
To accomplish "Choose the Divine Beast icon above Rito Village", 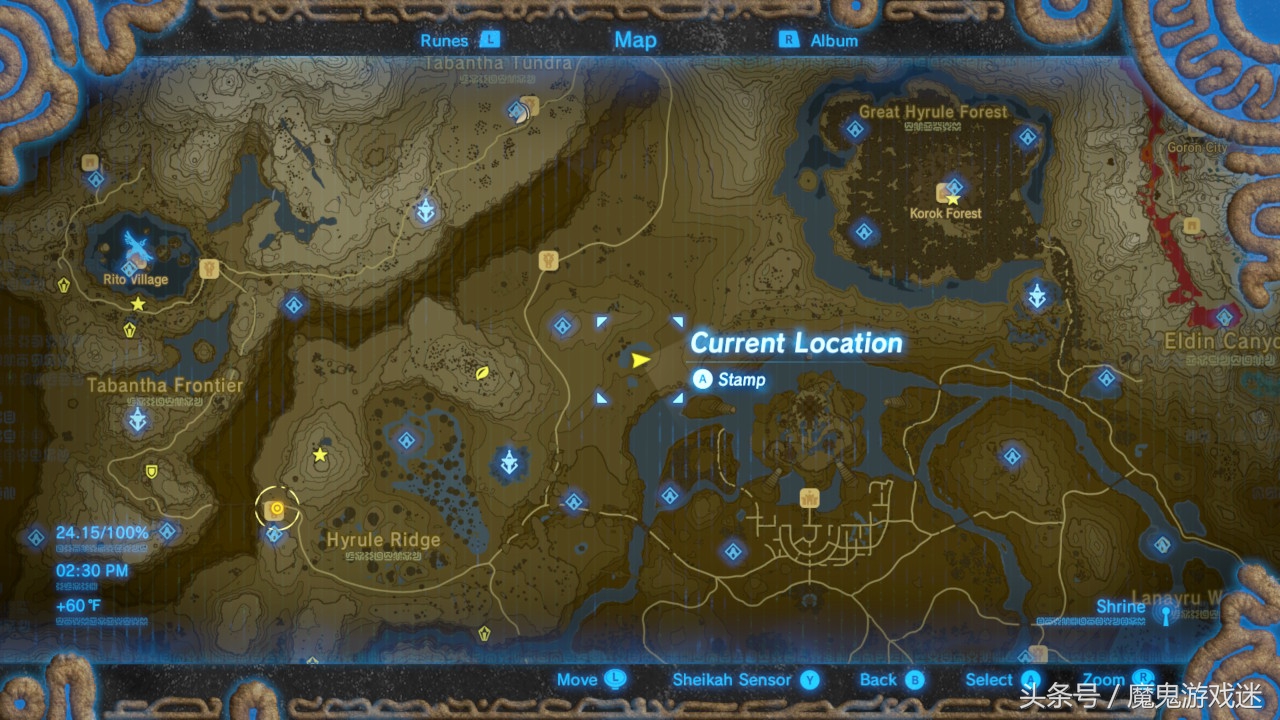I will pyautogui.click(x=138, y=244).
